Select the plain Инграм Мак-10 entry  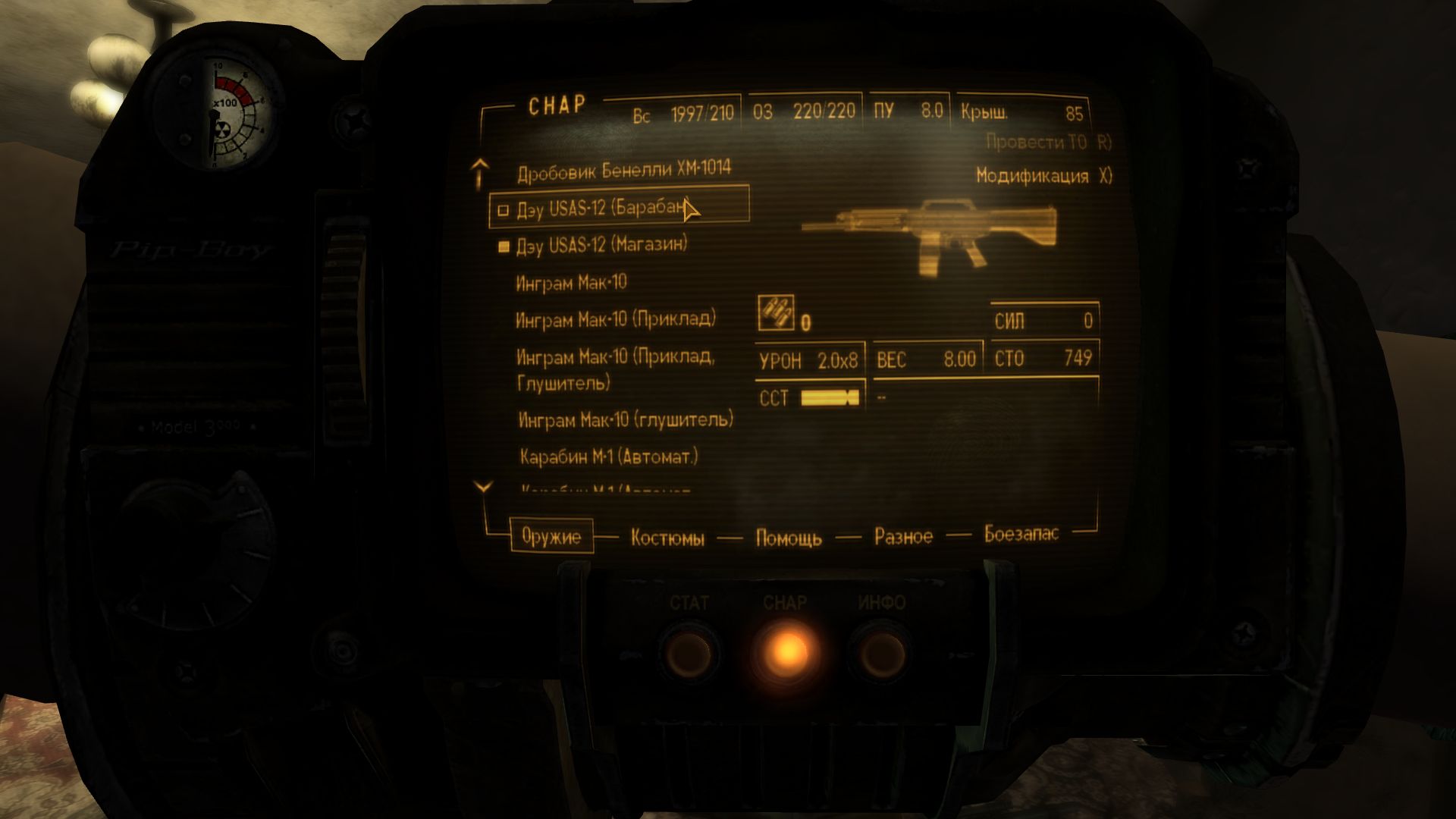(x=571, y=283)
